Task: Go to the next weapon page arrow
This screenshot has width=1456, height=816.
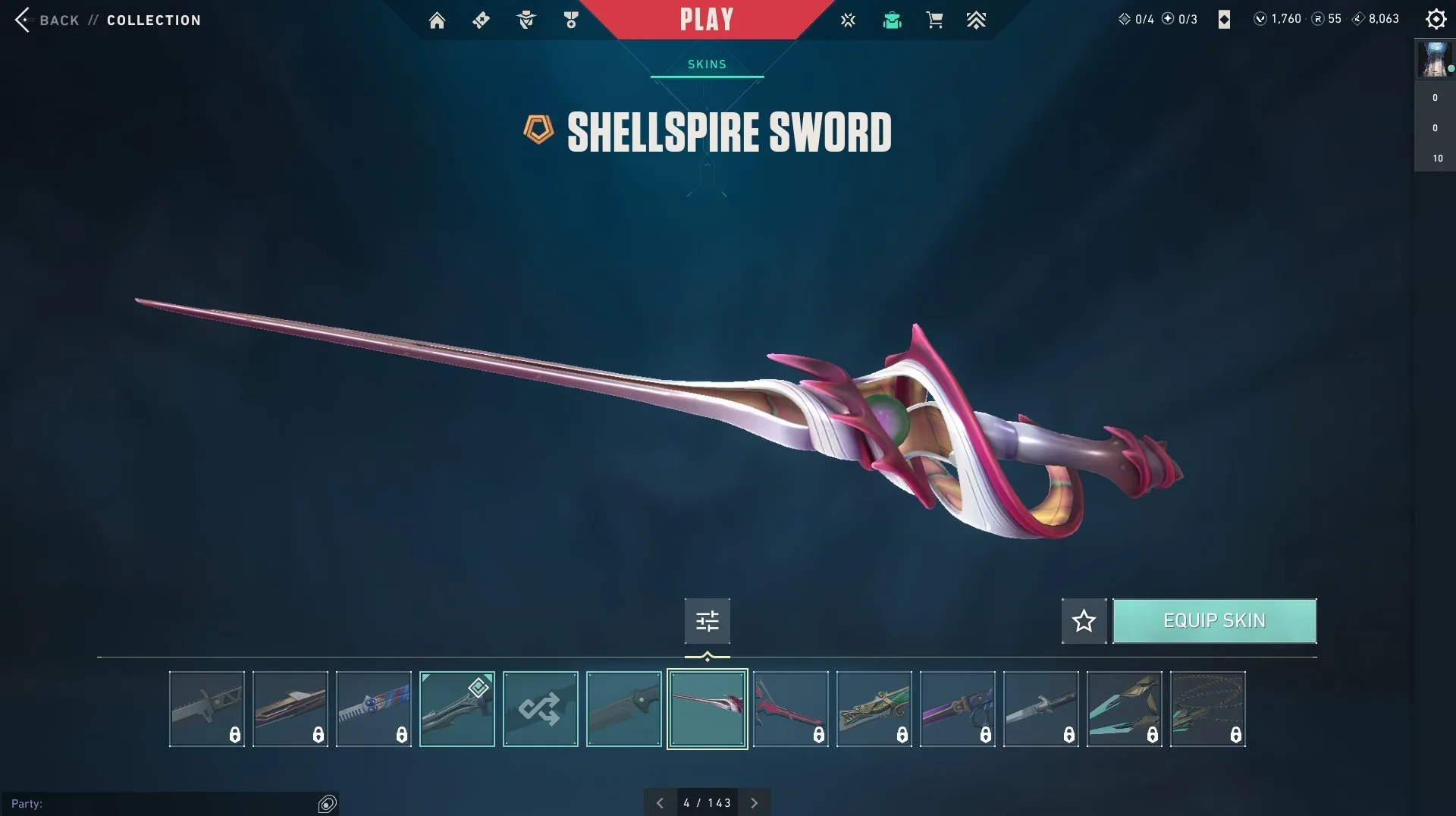Action: pyautogui.click(x=755, y=802)
